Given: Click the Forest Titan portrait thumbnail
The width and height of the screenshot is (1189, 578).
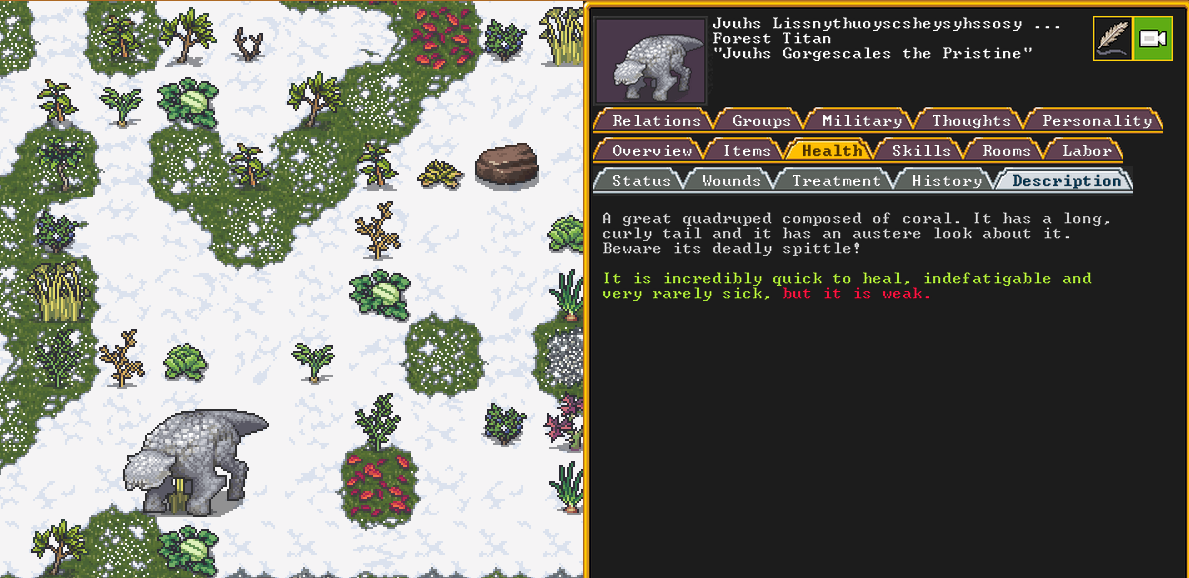Looking at the screenshot, I should point(650,61).
